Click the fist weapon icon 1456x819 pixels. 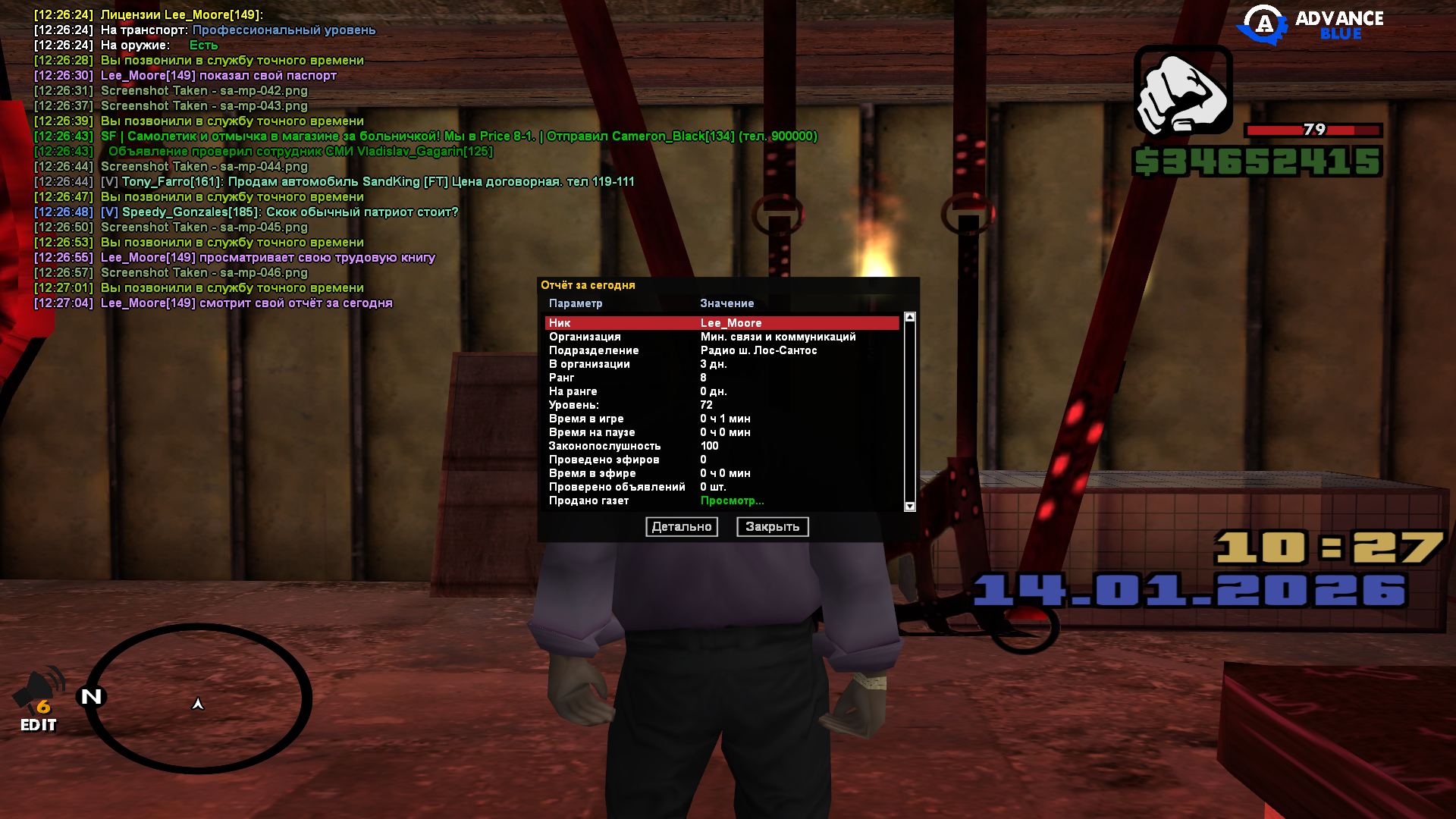click(x=1183, y=91)
